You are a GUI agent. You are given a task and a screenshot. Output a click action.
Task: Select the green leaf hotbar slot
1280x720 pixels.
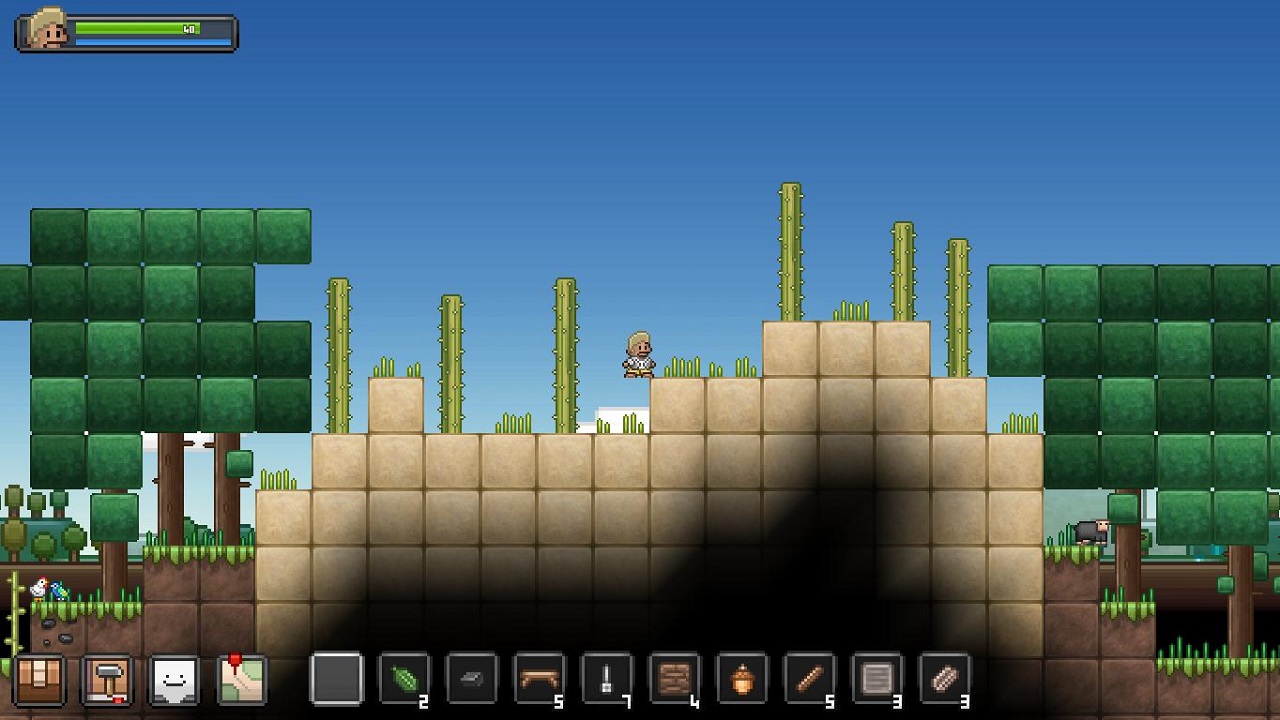pos(404,680)
